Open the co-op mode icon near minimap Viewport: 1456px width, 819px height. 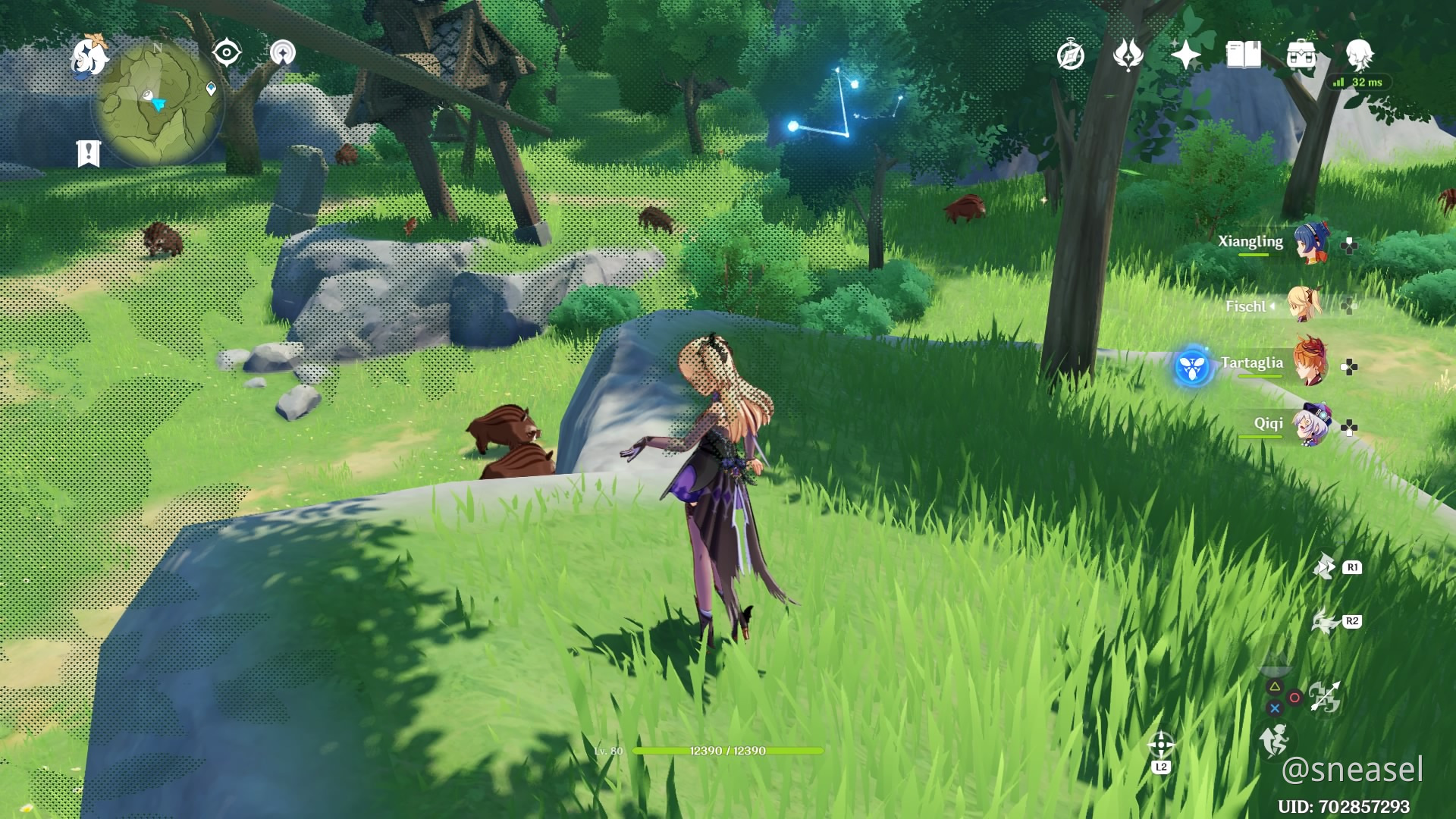click(283, 53)
